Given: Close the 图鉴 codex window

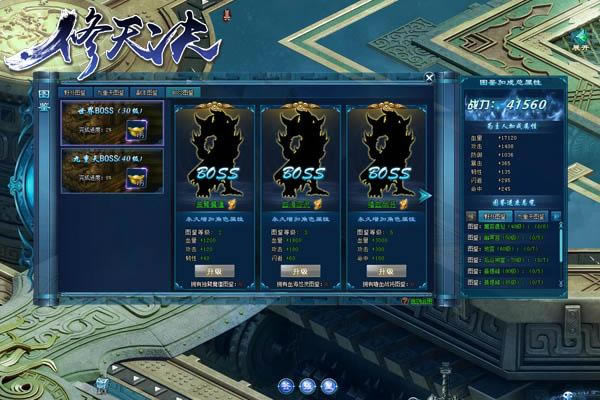Looking at the screenshot, I should 429,77.
